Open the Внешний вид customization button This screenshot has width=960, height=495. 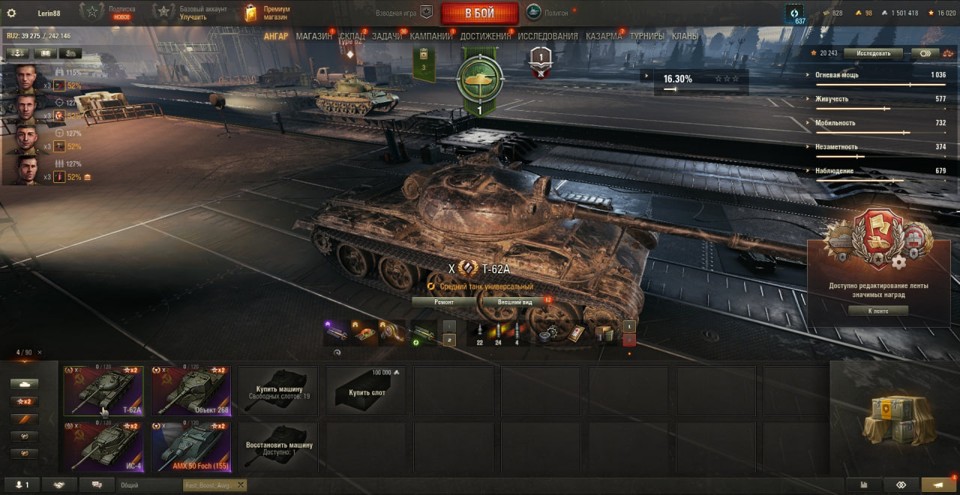[x=516, y=300]
